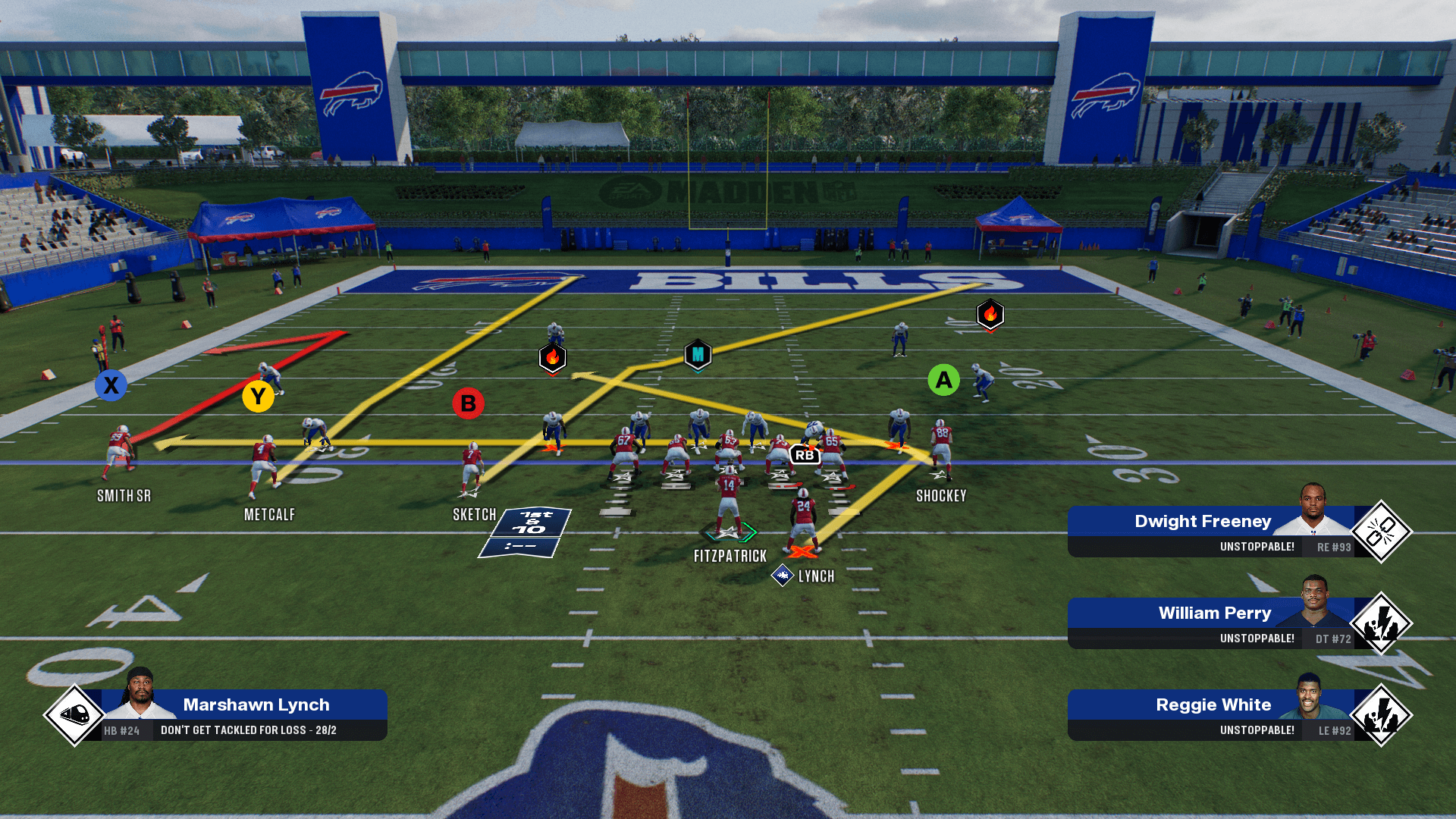Choose the SKETCH receiver label
Viewport: 1456px width, 819px height.
(x=474, y=515)
